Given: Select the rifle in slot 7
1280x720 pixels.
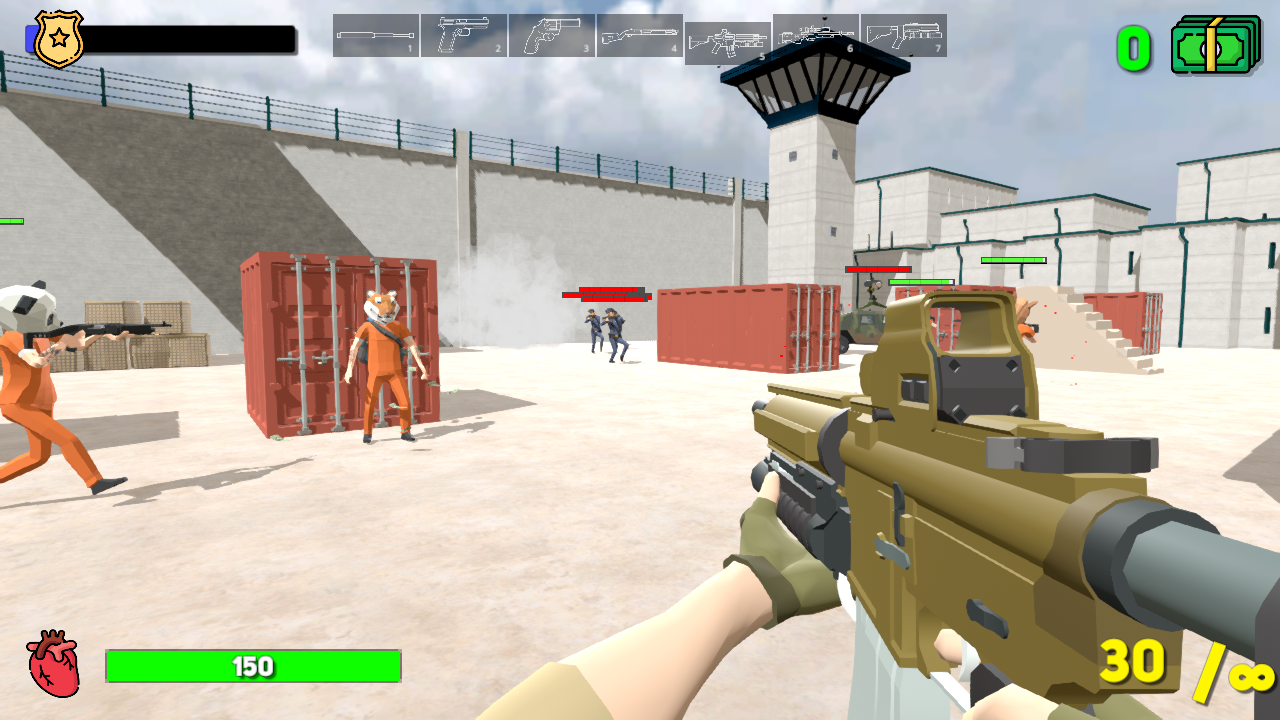Looking at the screenshot, I should 903,35.
